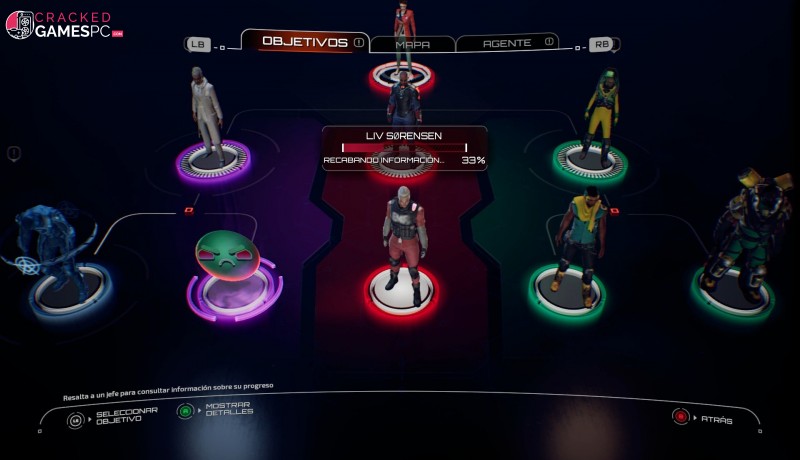Select the yellow-hooded boss on green pedestal
This screenshot has height=460, width=800.
tap(601, 114)
